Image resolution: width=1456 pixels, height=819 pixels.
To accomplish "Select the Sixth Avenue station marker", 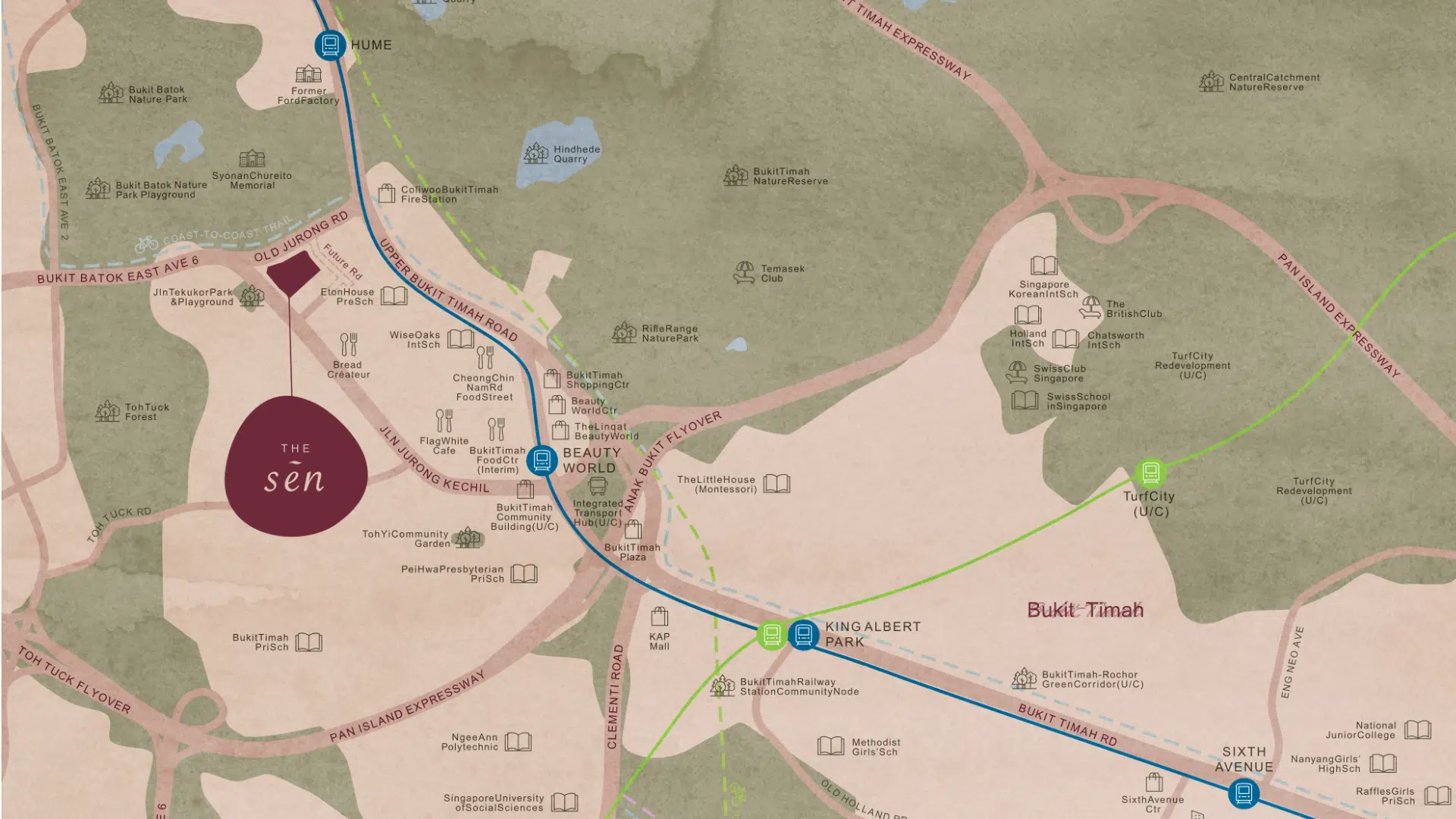I will click(1244, 794).
